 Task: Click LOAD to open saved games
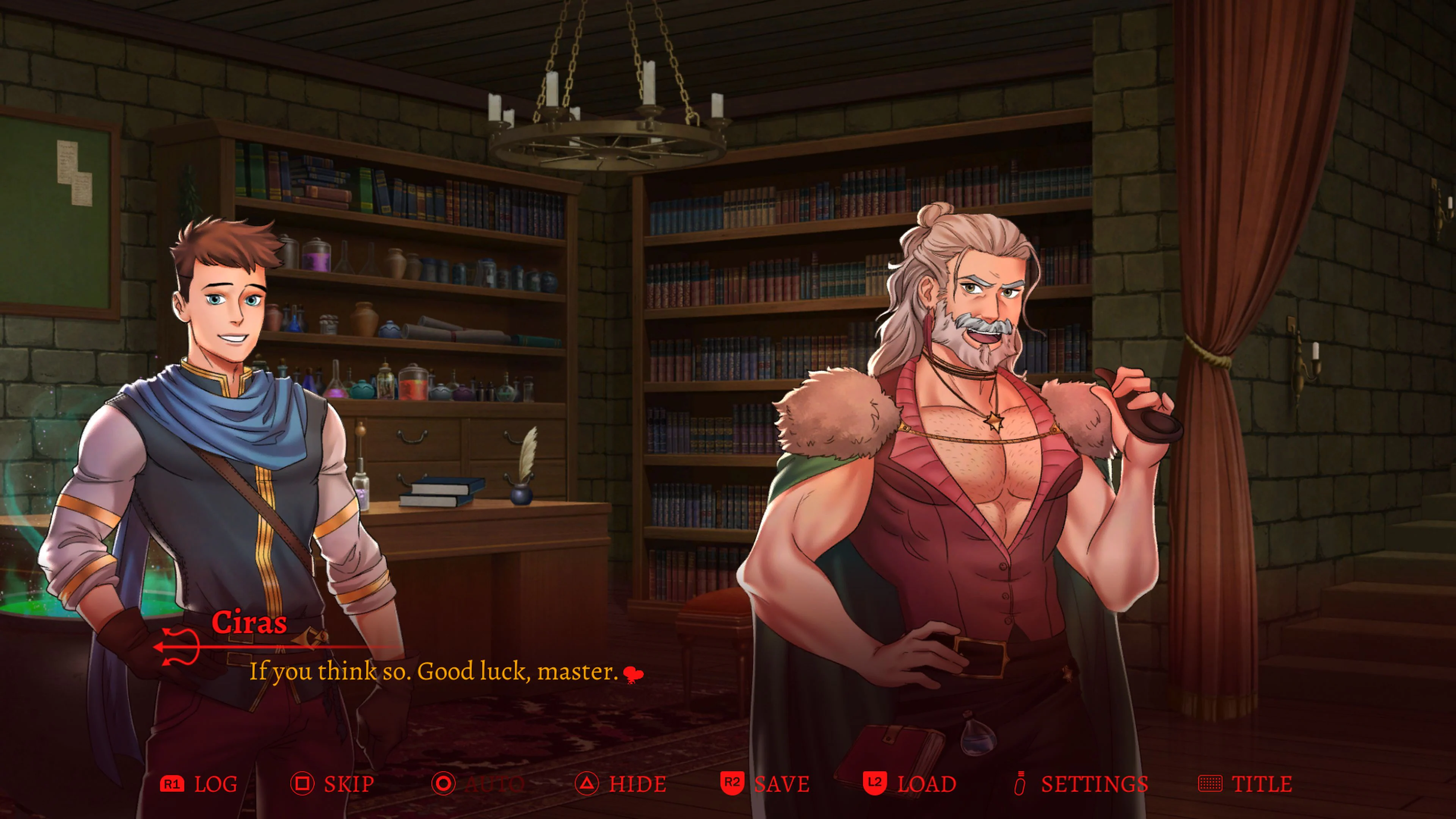(927, 784)
